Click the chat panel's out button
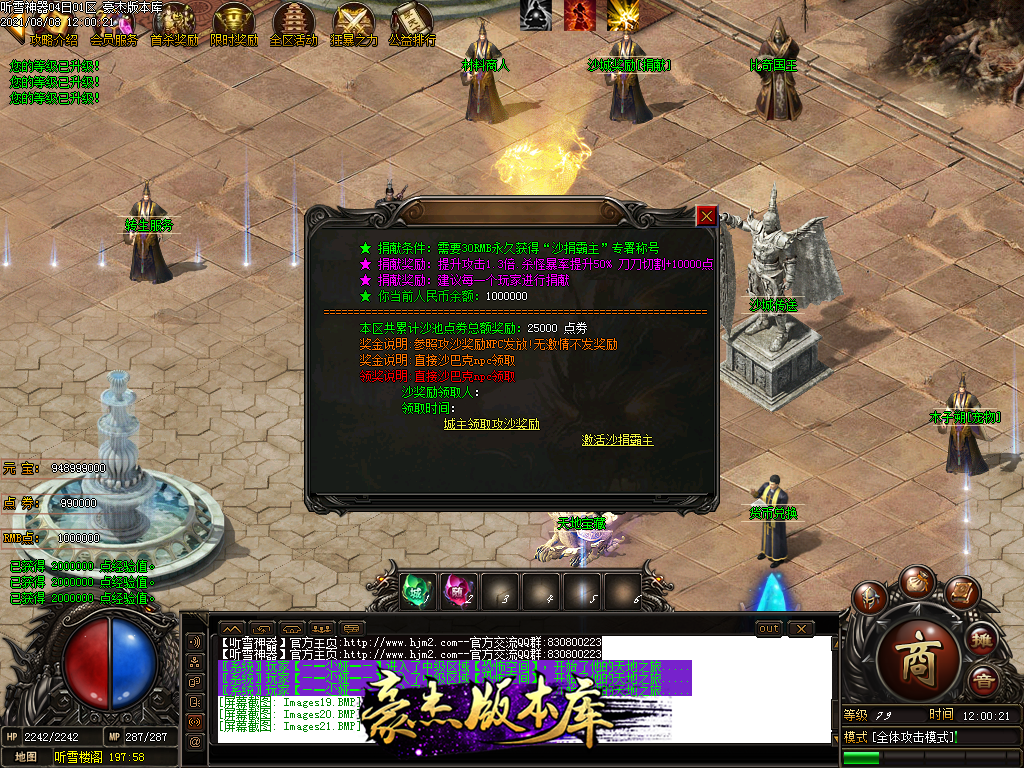This screenshot has height=768, width=1024. tap(768, 628)
